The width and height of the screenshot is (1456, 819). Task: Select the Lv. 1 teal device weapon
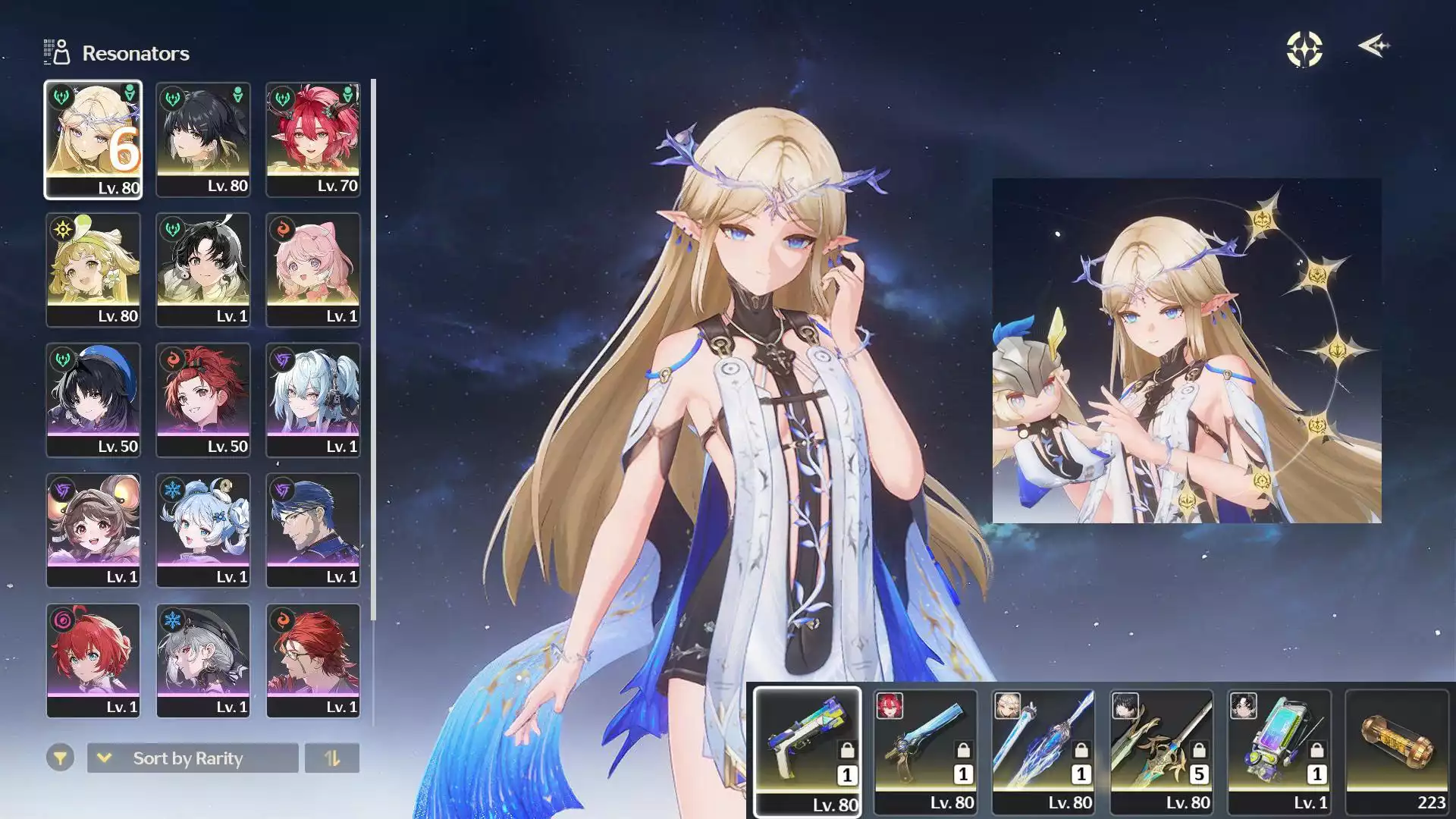[1279, 751]
